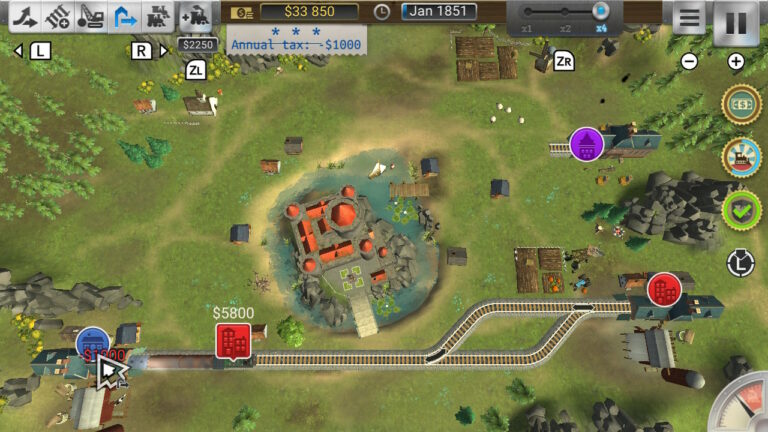Choose the add railroad track tool

pyautogui.click(x=58, y=17)
